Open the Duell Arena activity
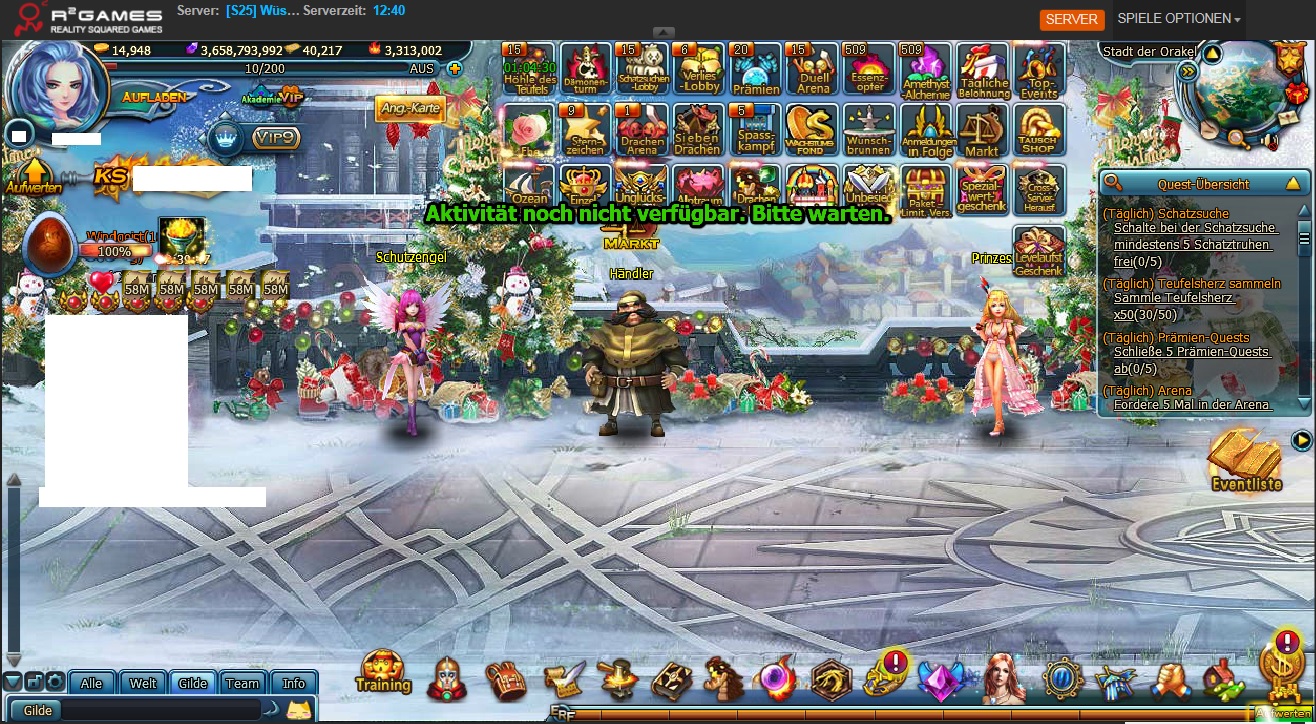This screenshot has height=724, width=1316. point(813,70)
